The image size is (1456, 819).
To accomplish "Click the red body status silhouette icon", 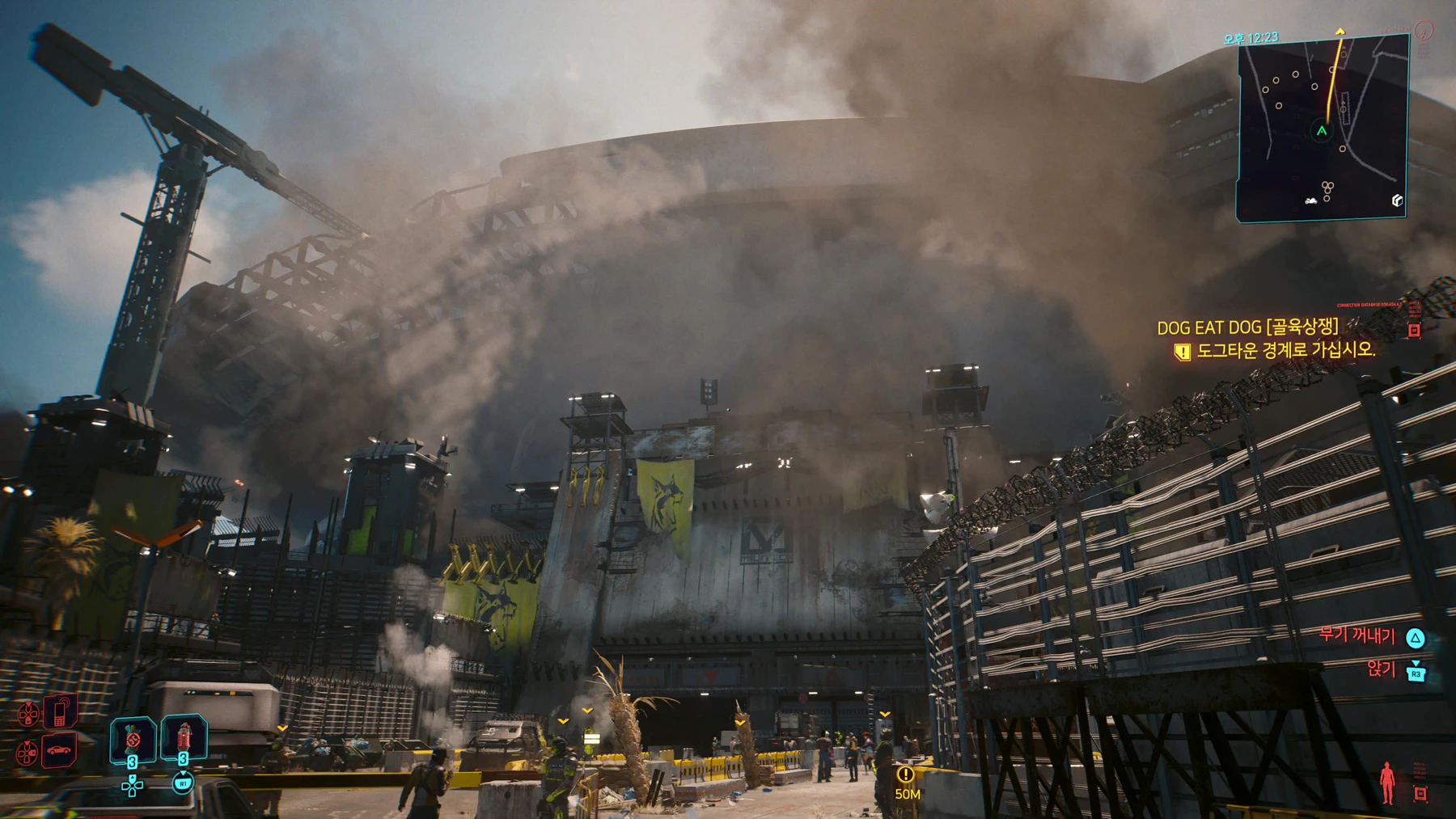I will 1387,782.
